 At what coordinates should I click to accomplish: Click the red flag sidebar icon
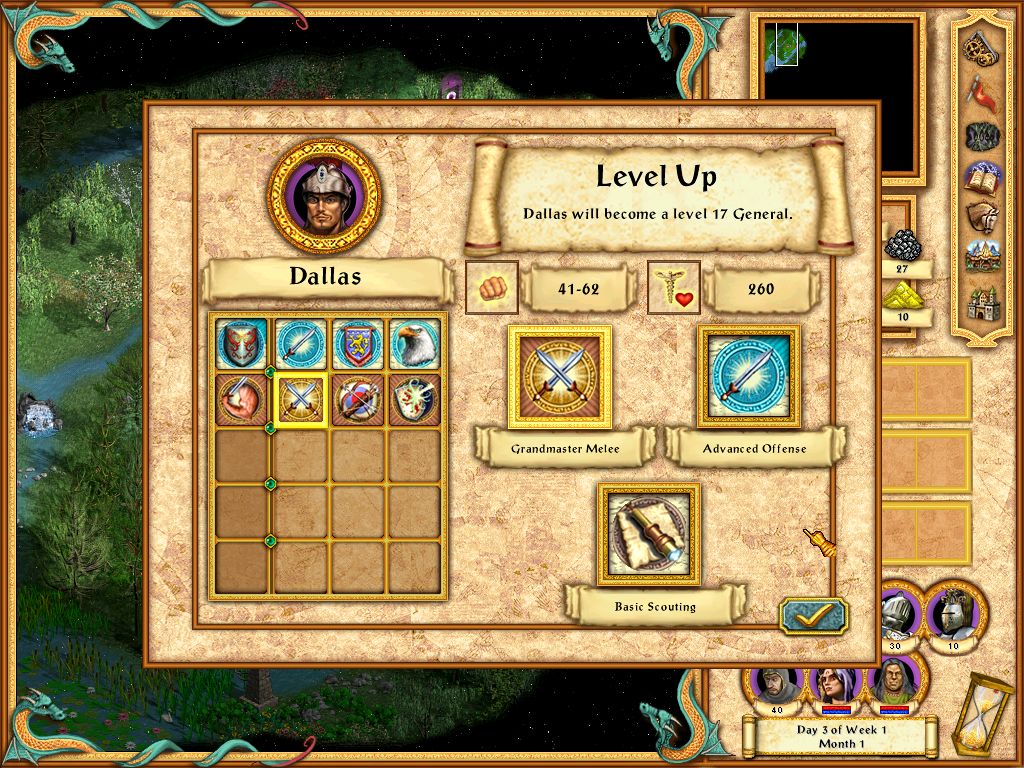(980, 90)
